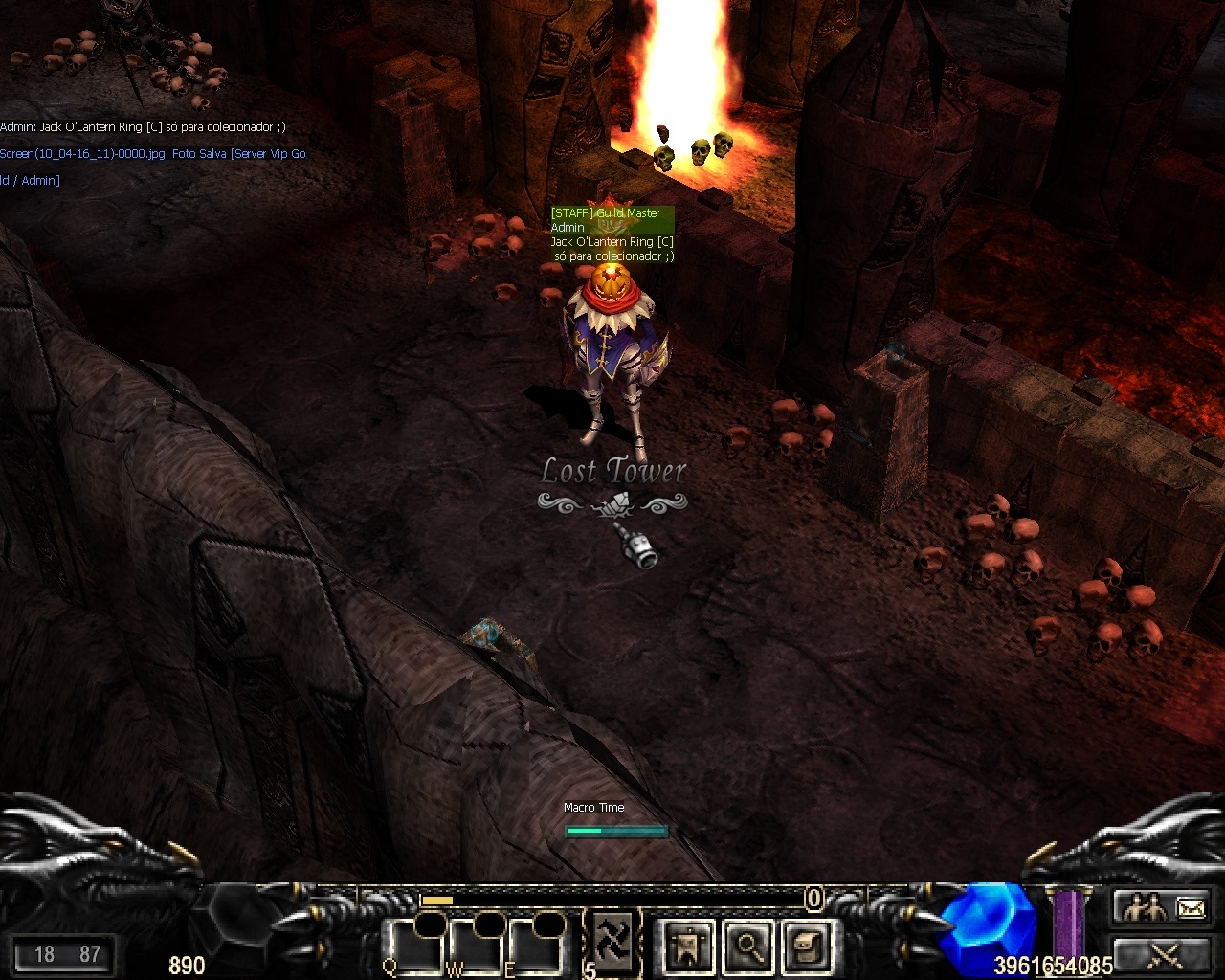Select the E hotkey item slot
1225x980 pixels.
[536, 947]
